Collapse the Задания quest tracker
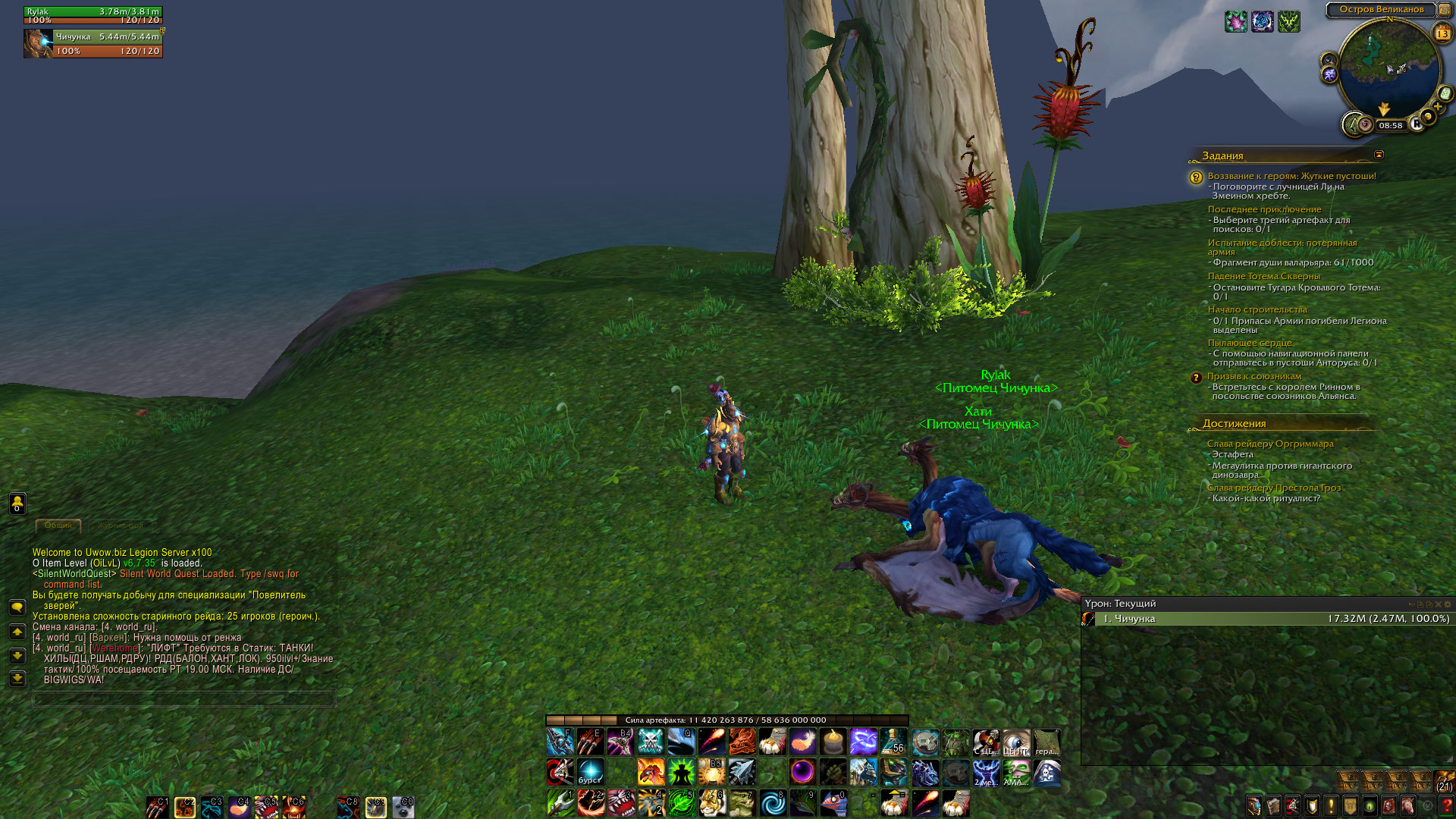This screenshot has width=1456, height=819. [x=1379, y=155]
